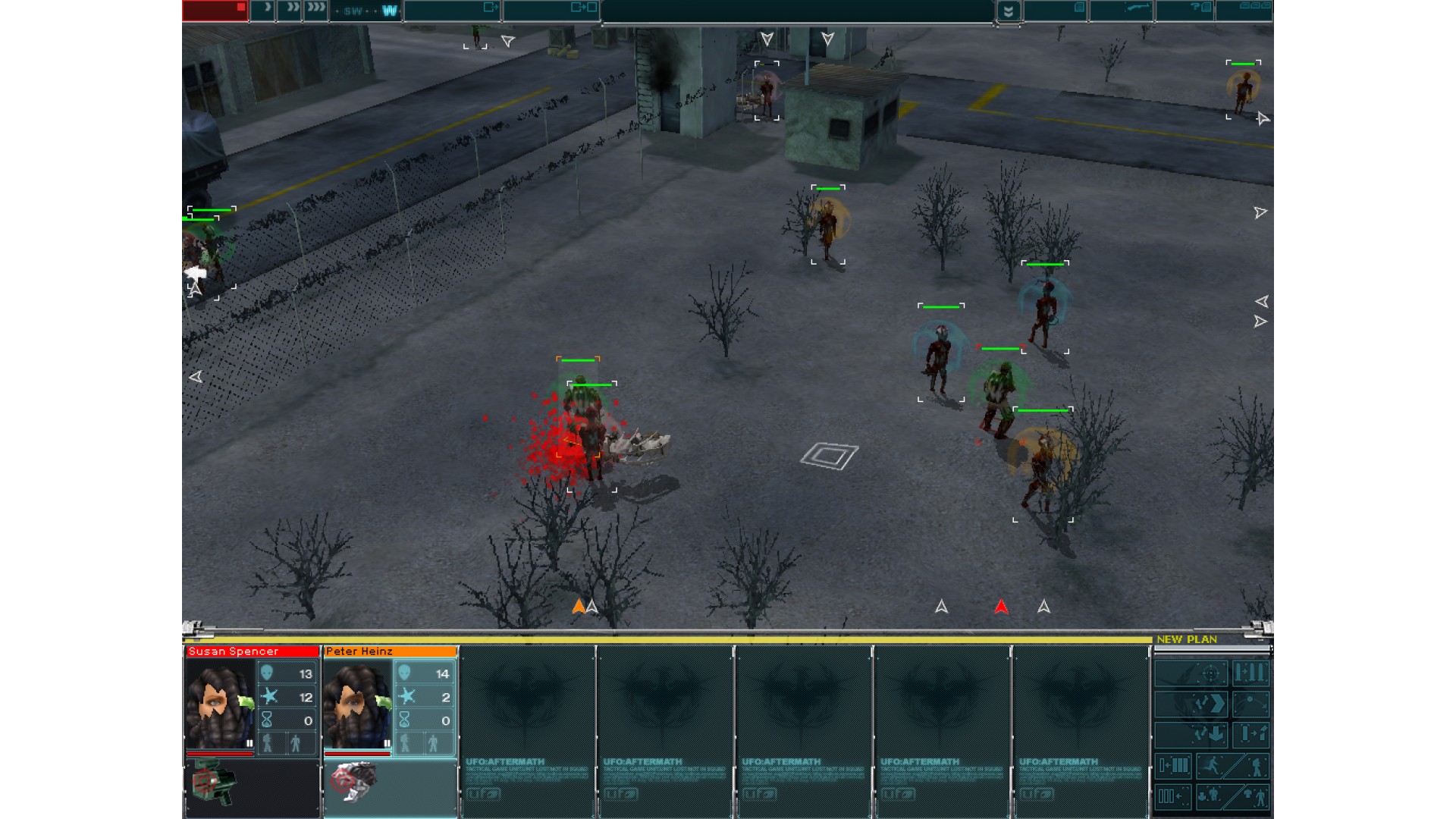Expand the double-chevron dropdown in top bar
Viewport: 1456px width, 819px height.
(x=1008, y=11)
